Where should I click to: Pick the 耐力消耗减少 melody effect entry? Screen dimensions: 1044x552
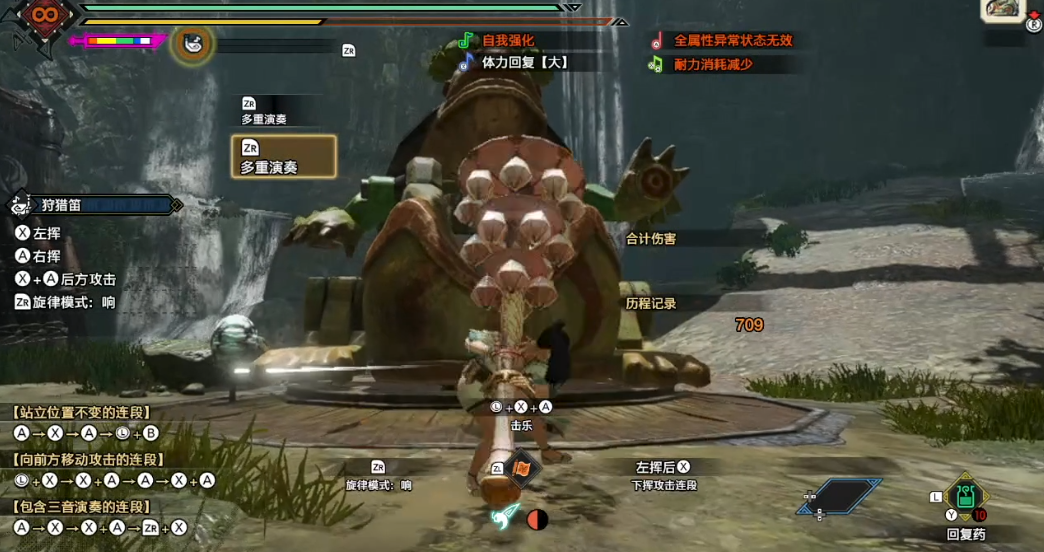(x=712, y=64)
